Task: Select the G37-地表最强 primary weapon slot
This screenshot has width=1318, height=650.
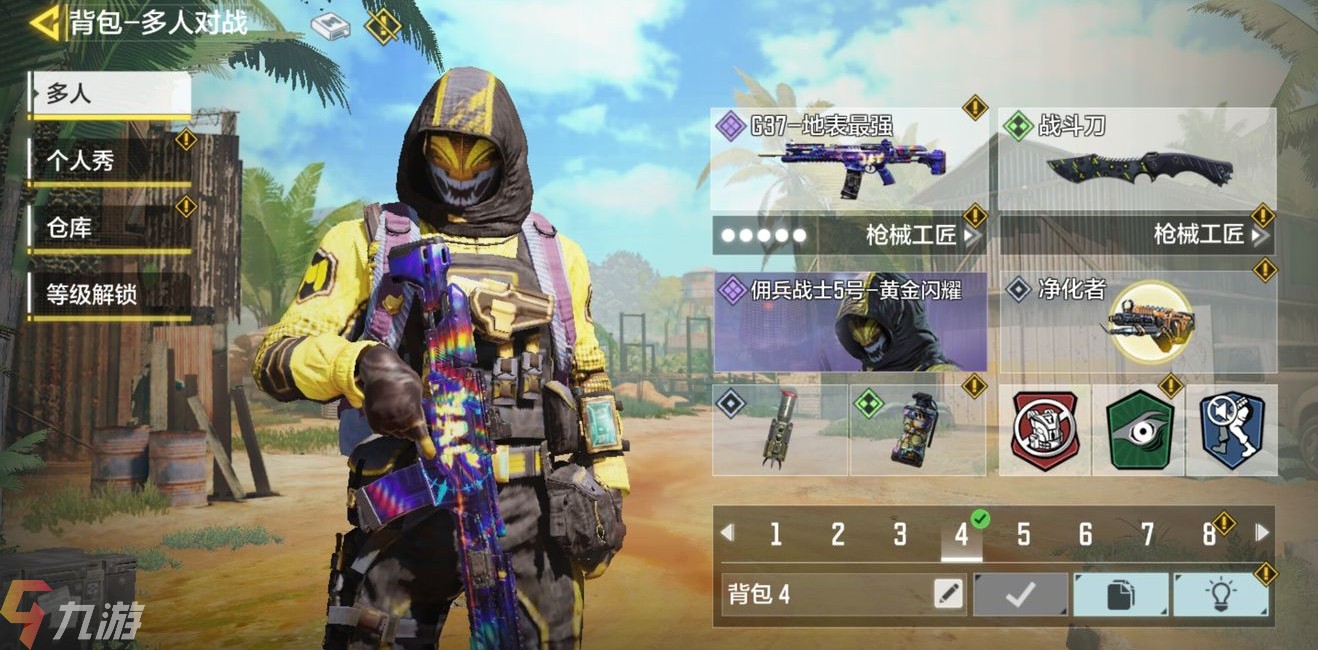Action: click(848, 156)
